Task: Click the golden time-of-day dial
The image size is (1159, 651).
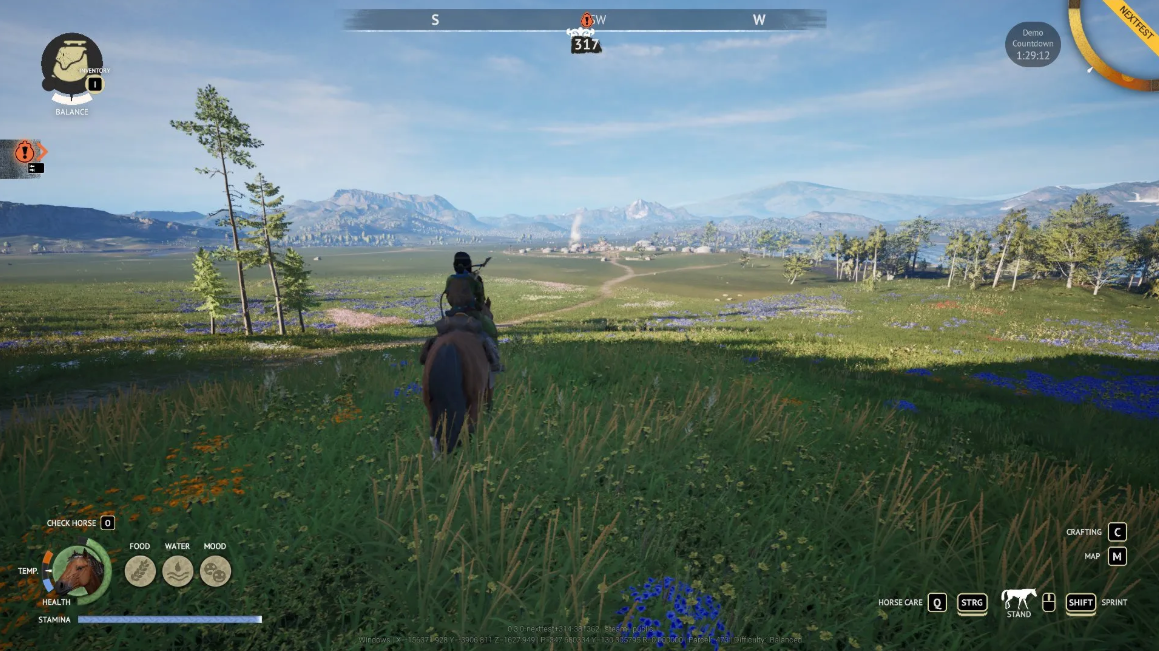Action: click(x=1116, y=42)
